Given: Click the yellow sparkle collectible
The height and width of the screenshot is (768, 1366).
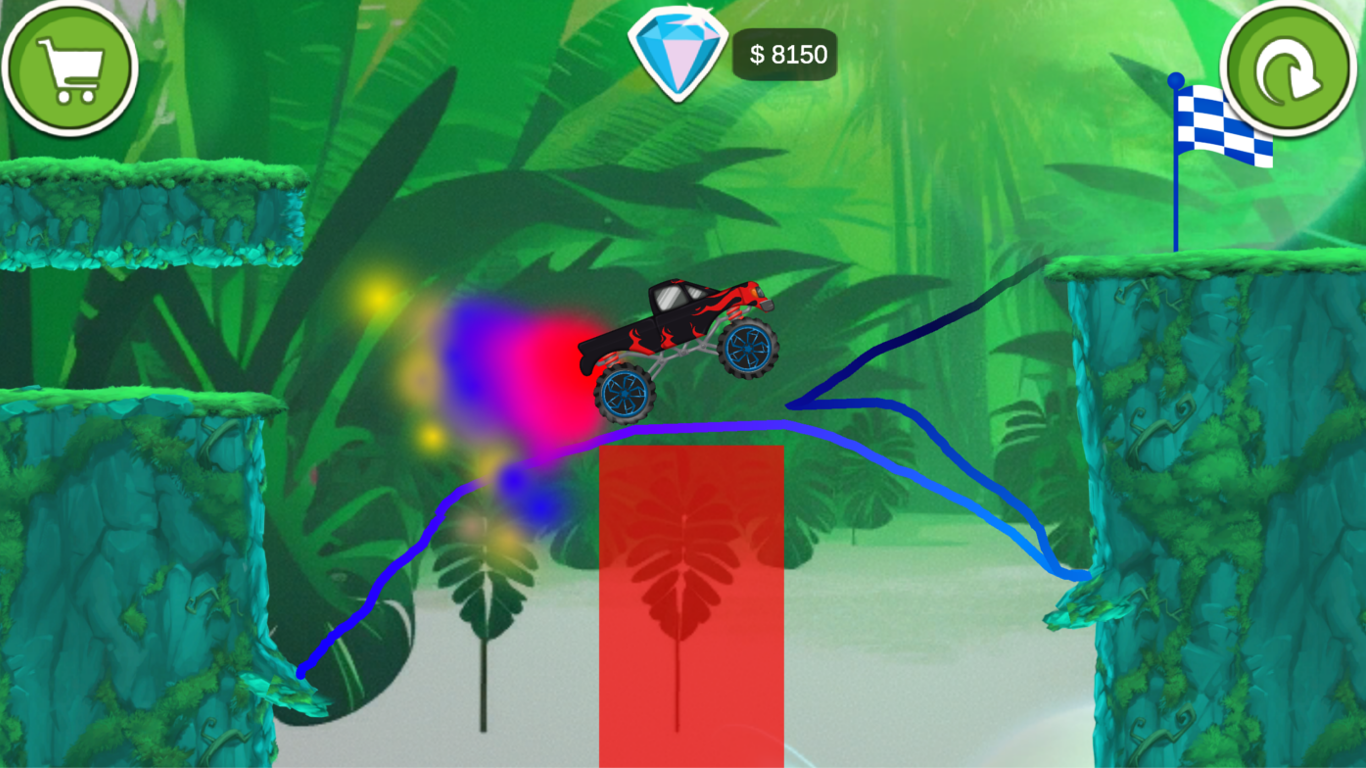Looking at the screenshot, I should (x=378, y=297).
